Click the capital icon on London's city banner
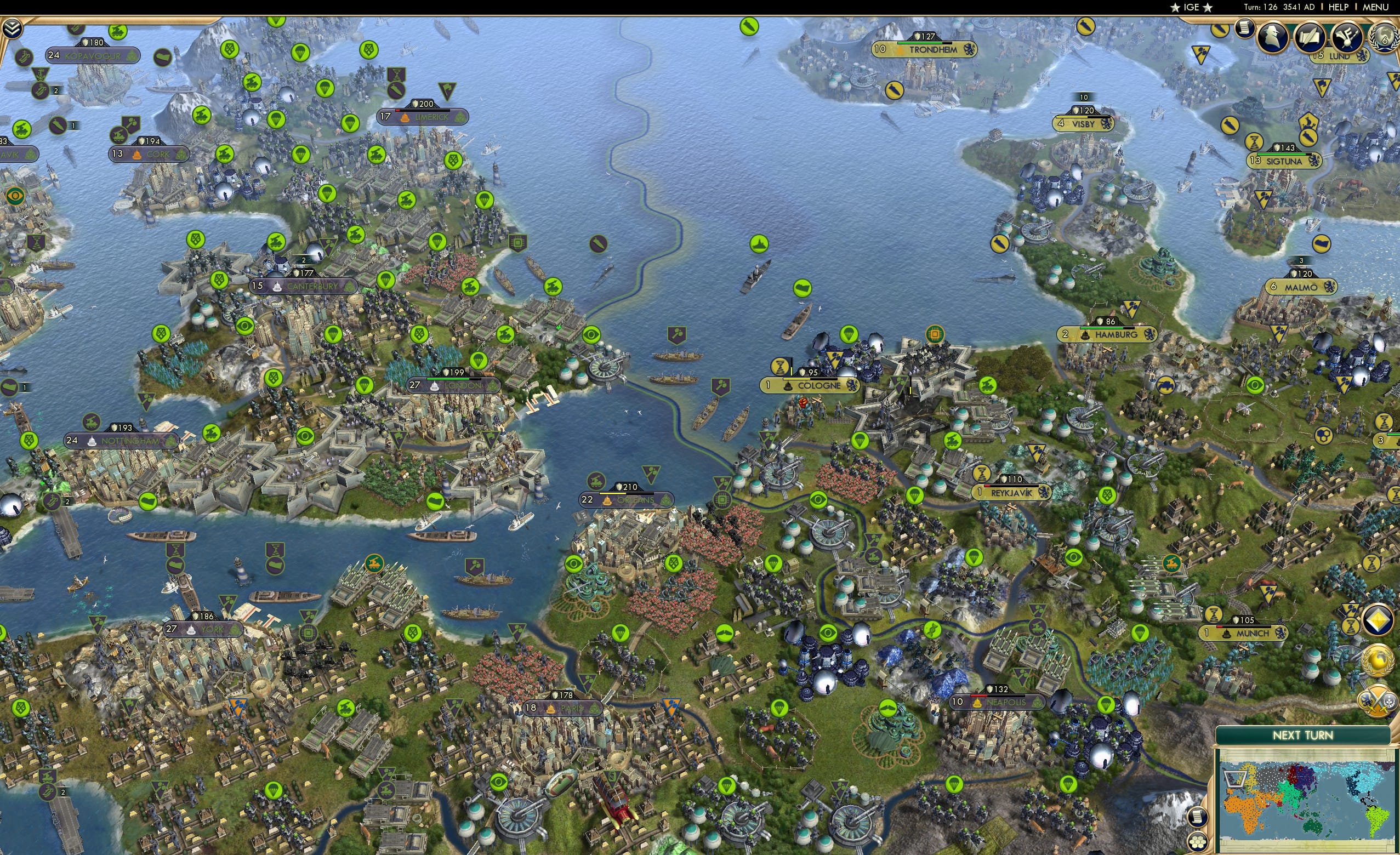This screenshot has height=855, width=1400. (x=435, y=386)
